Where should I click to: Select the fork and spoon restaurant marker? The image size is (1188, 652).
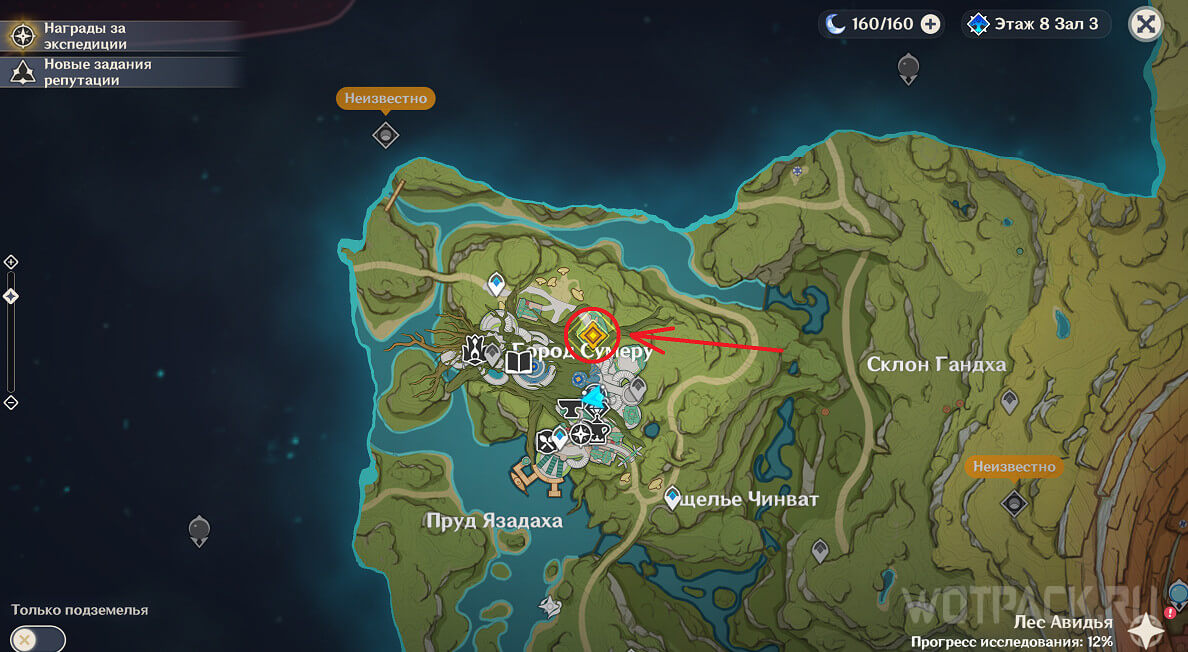click(x=546, y=440)
